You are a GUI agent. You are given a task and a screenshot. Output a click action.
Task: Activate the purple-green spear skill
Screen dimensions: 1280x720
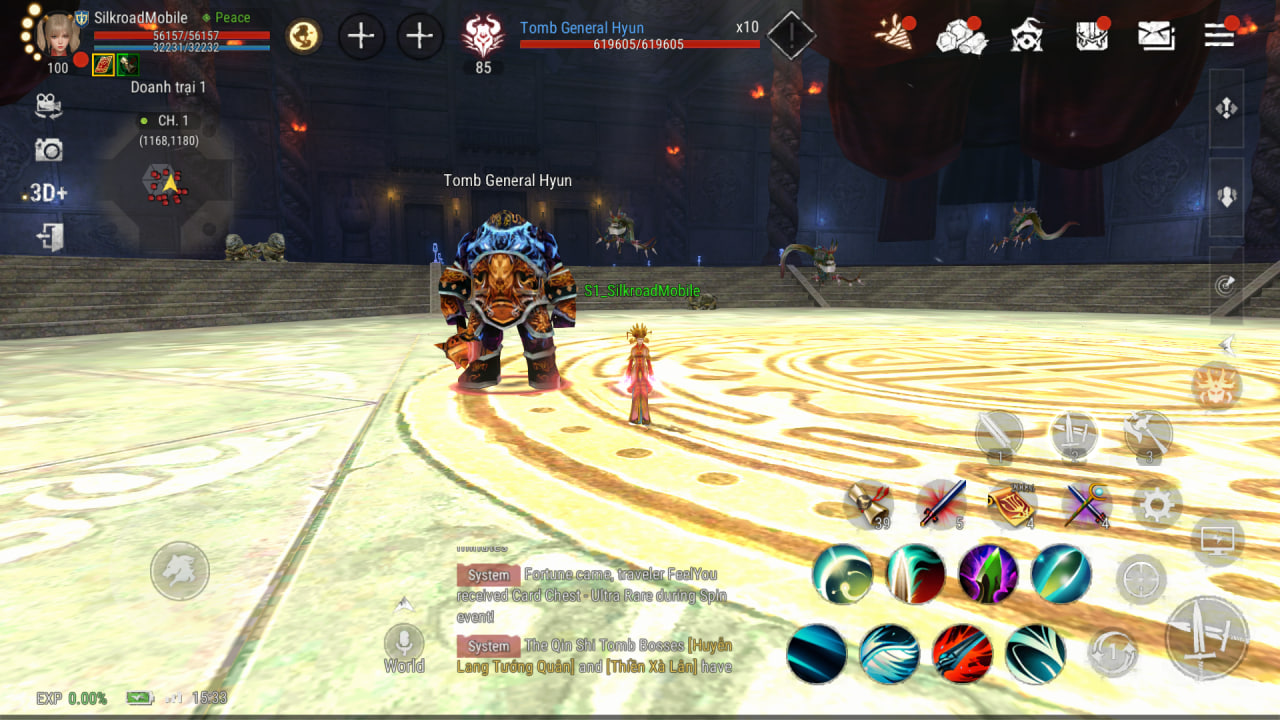[x=988, y=574]
